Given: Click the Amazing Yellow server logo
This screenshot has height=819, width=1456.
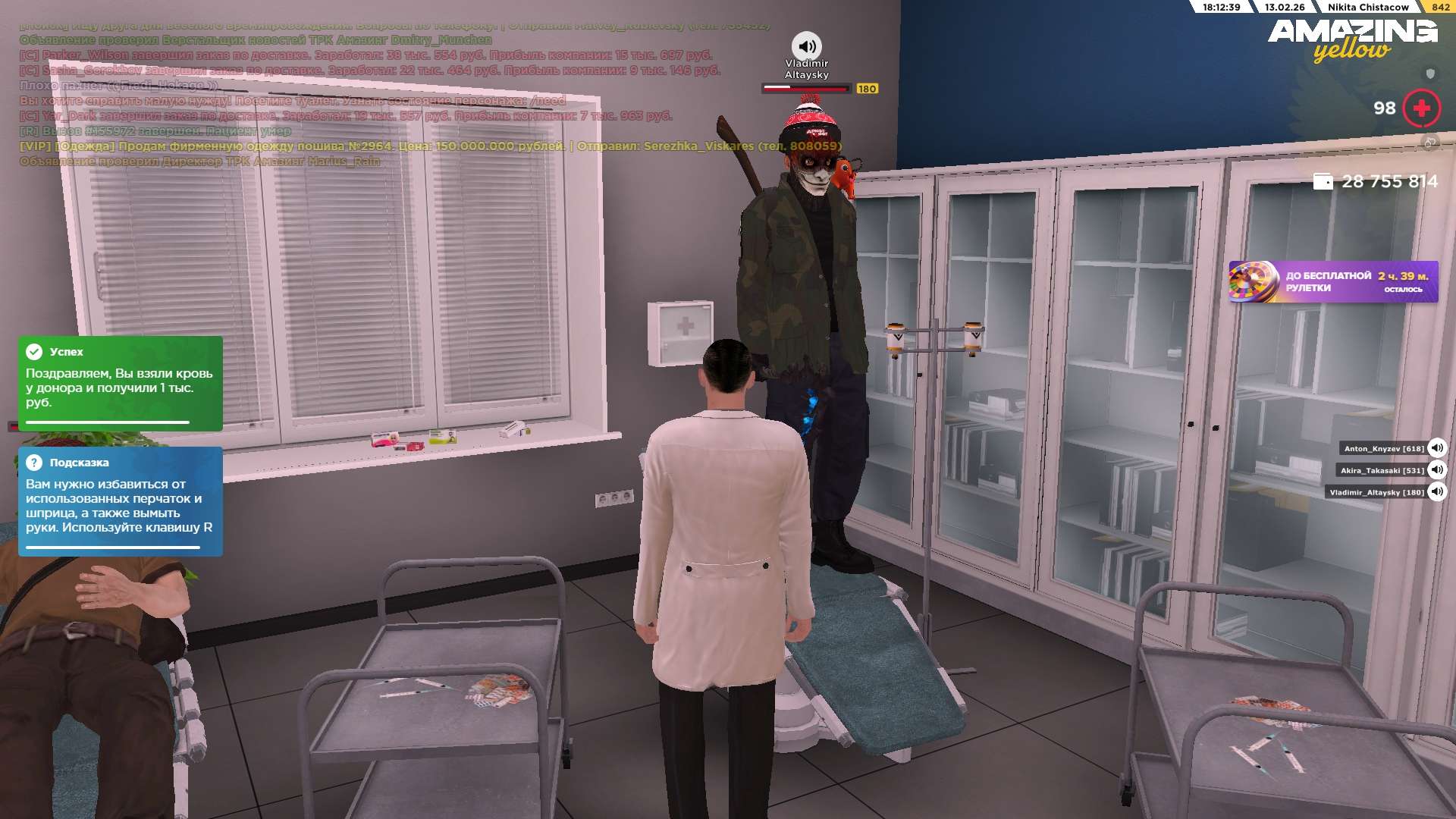Looking at the screenshot, I should 1352,39.
